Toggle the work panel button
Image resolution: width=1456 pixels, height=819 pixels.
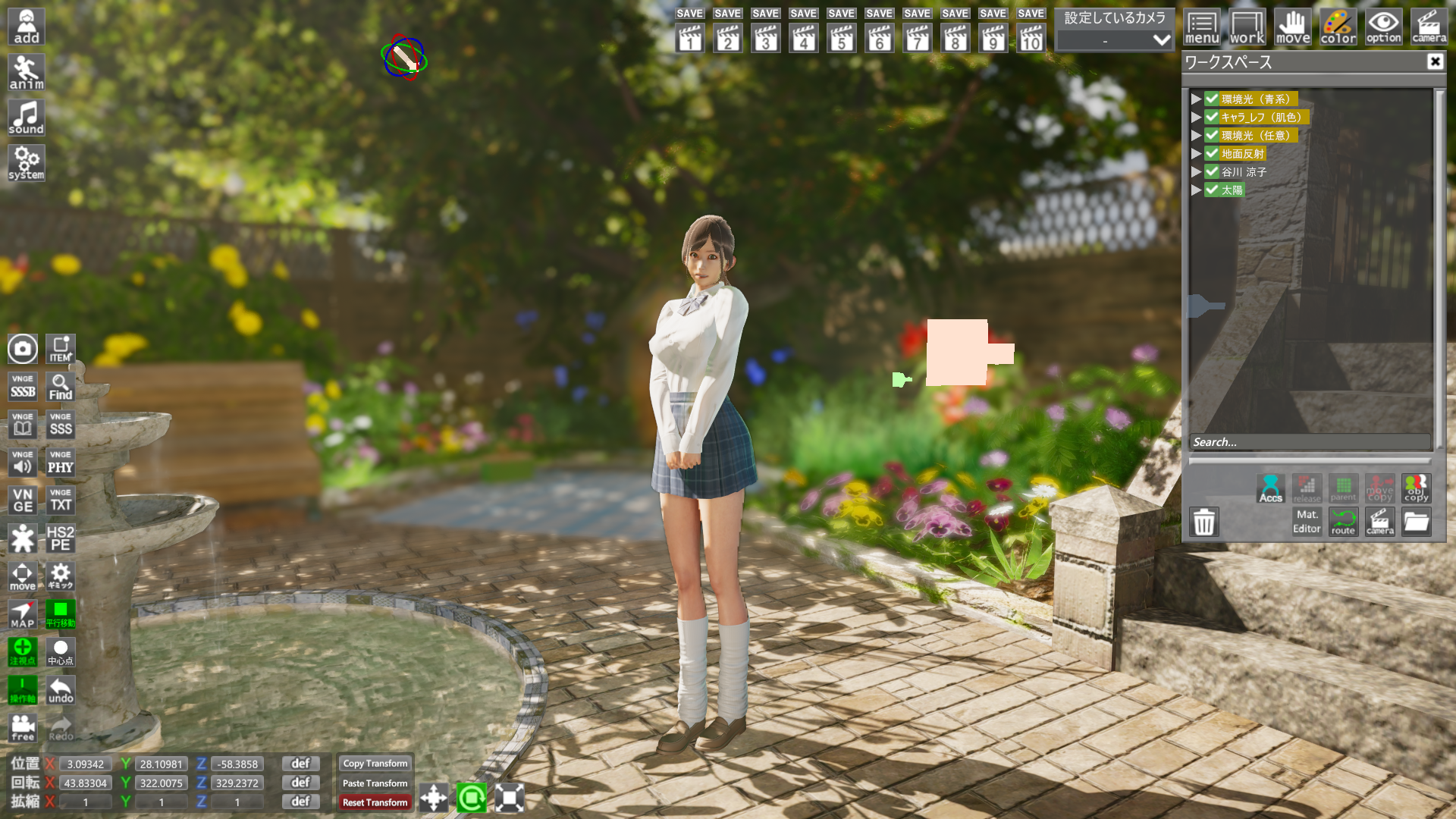coord(1247,28)
